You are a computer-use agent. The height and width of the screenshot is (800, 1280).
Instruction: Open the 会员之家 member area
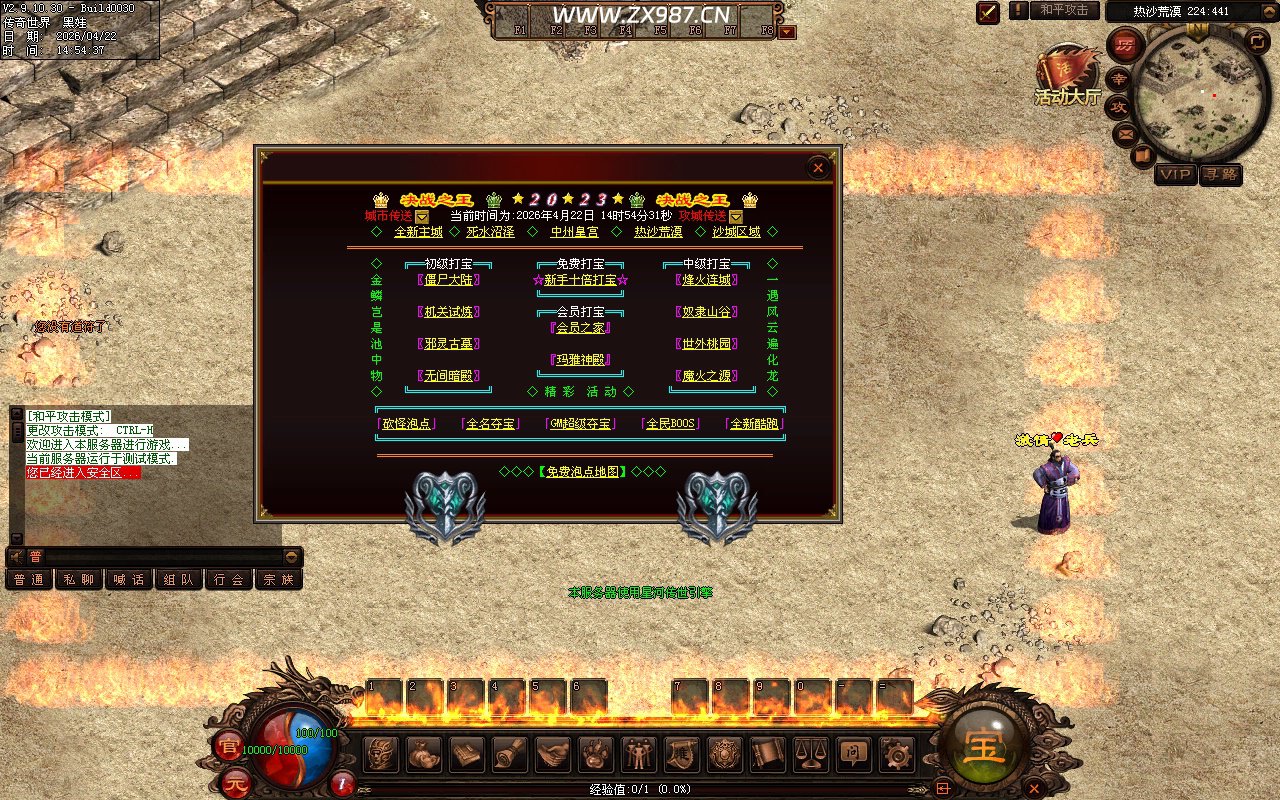point(580,328)
